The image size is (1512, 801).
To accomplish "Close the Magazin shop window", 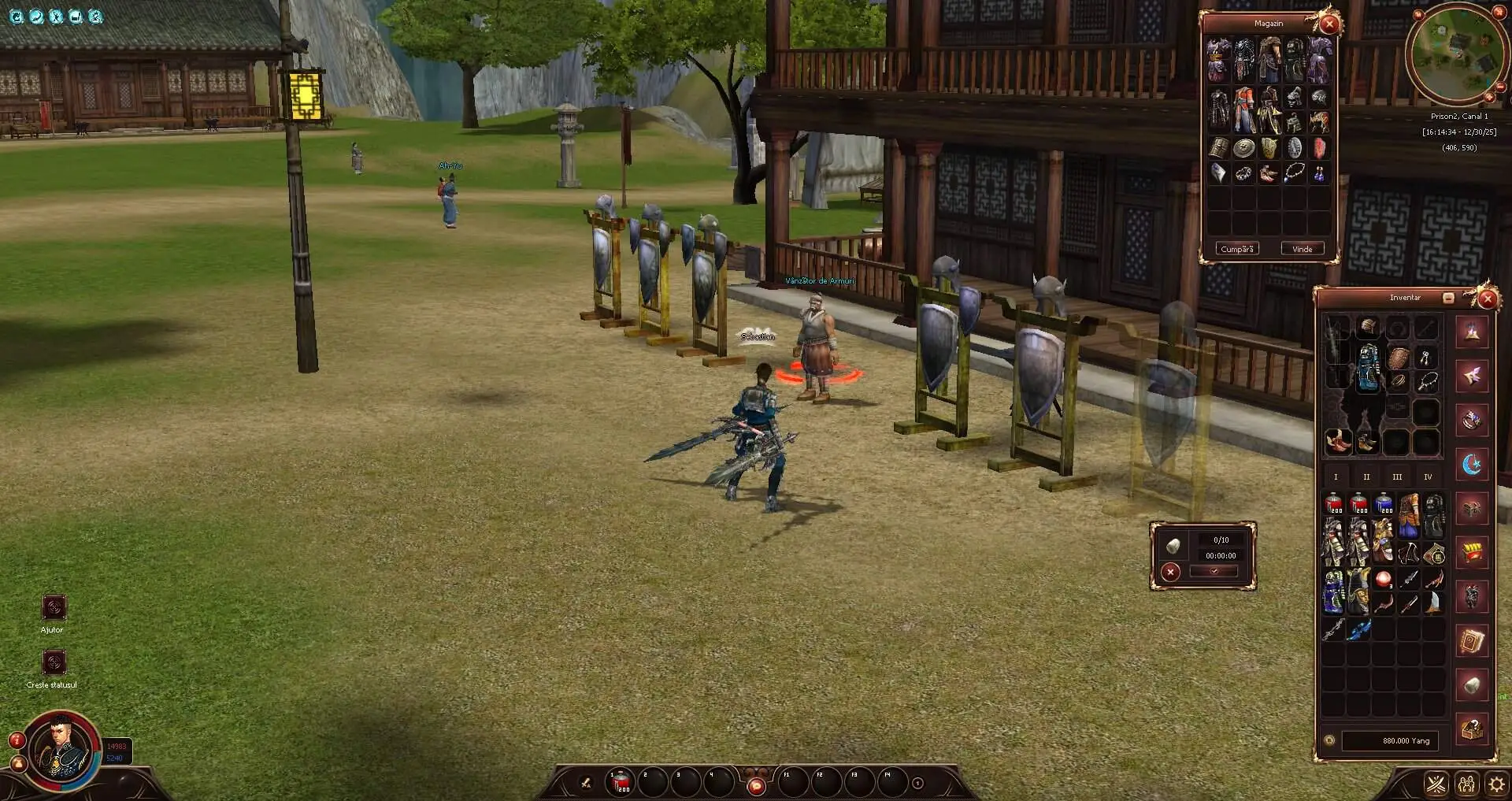I will pos(1329,24).
